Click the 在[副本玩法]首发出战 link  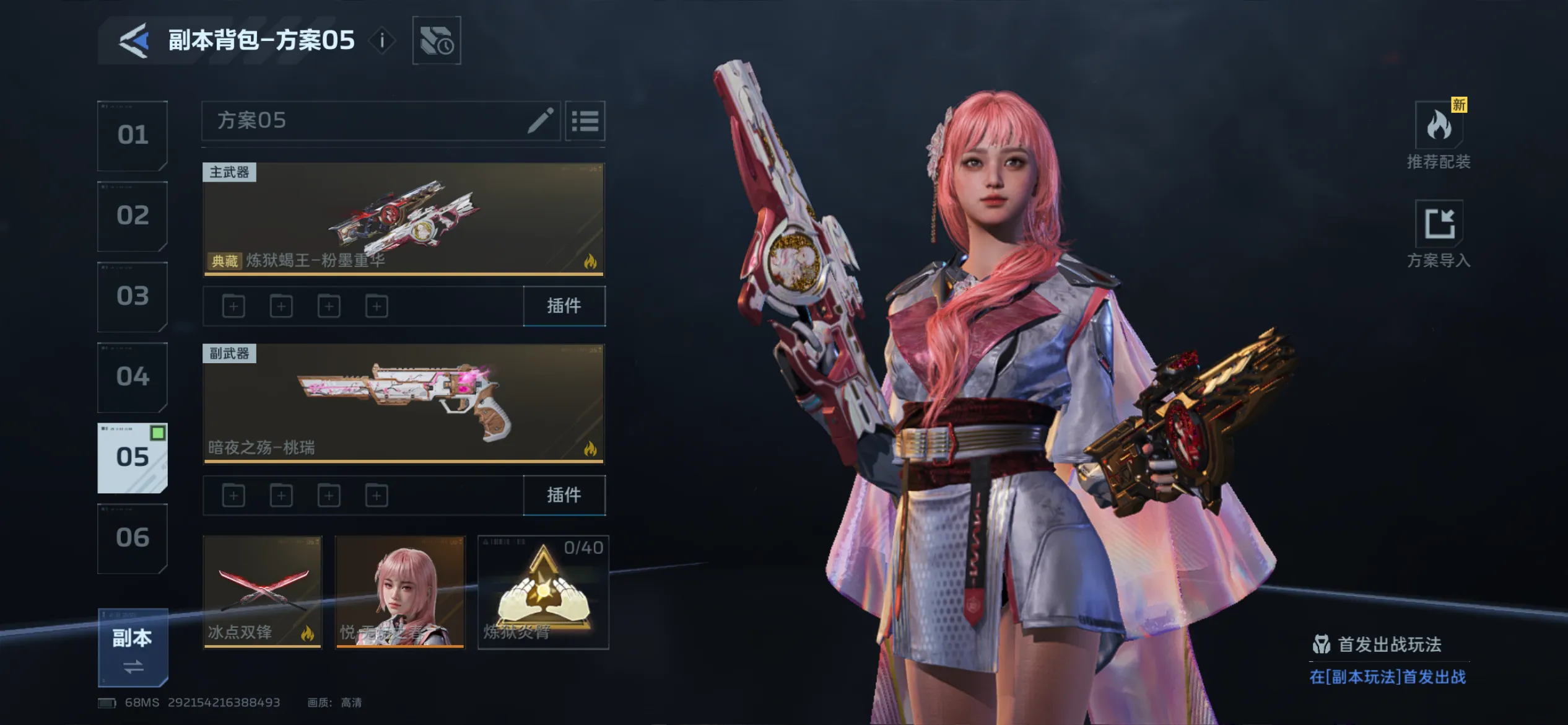coord(1387,677)
